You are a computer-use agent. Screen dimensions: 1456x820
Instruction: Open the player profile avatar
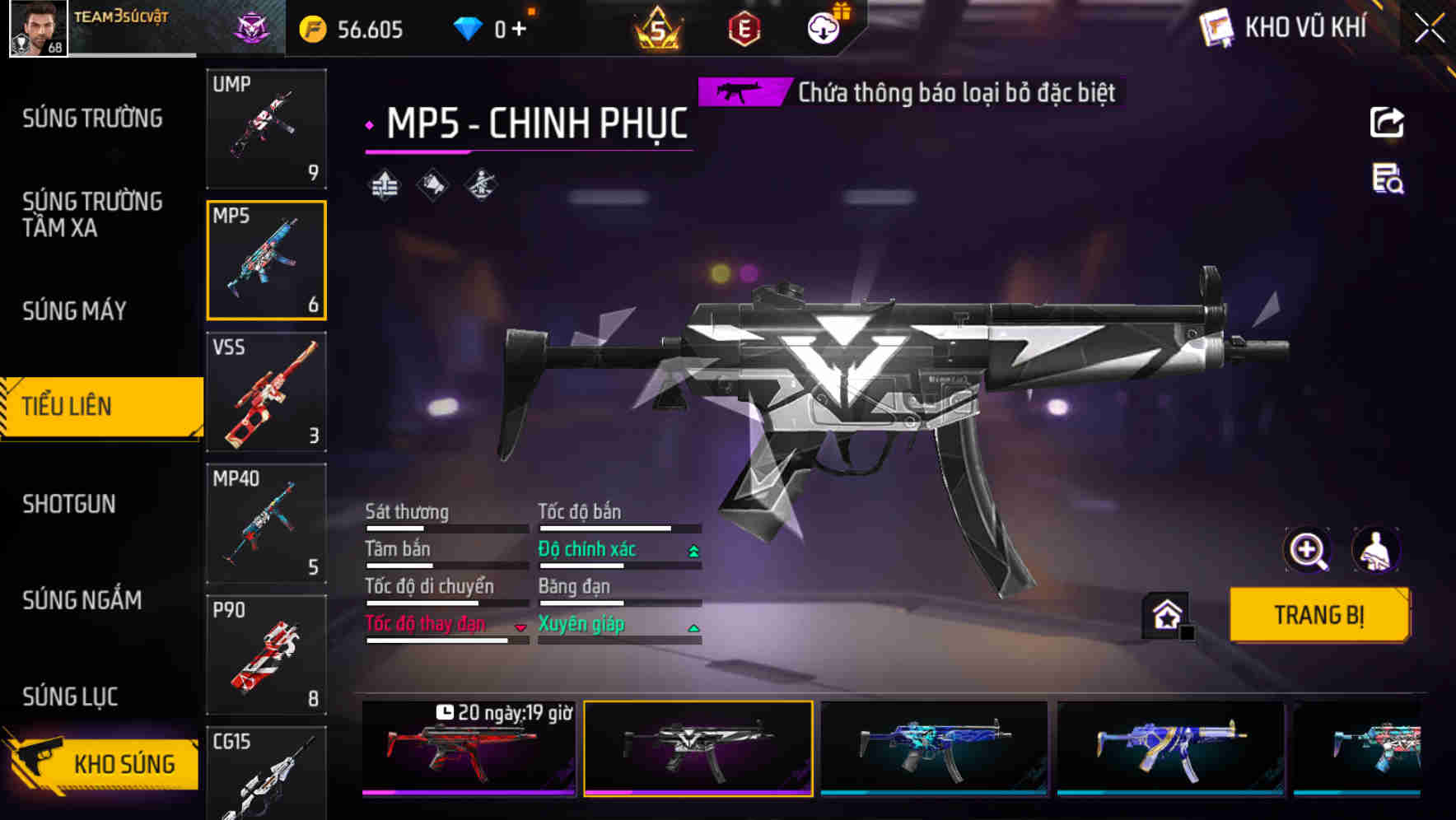coord(38,29)
